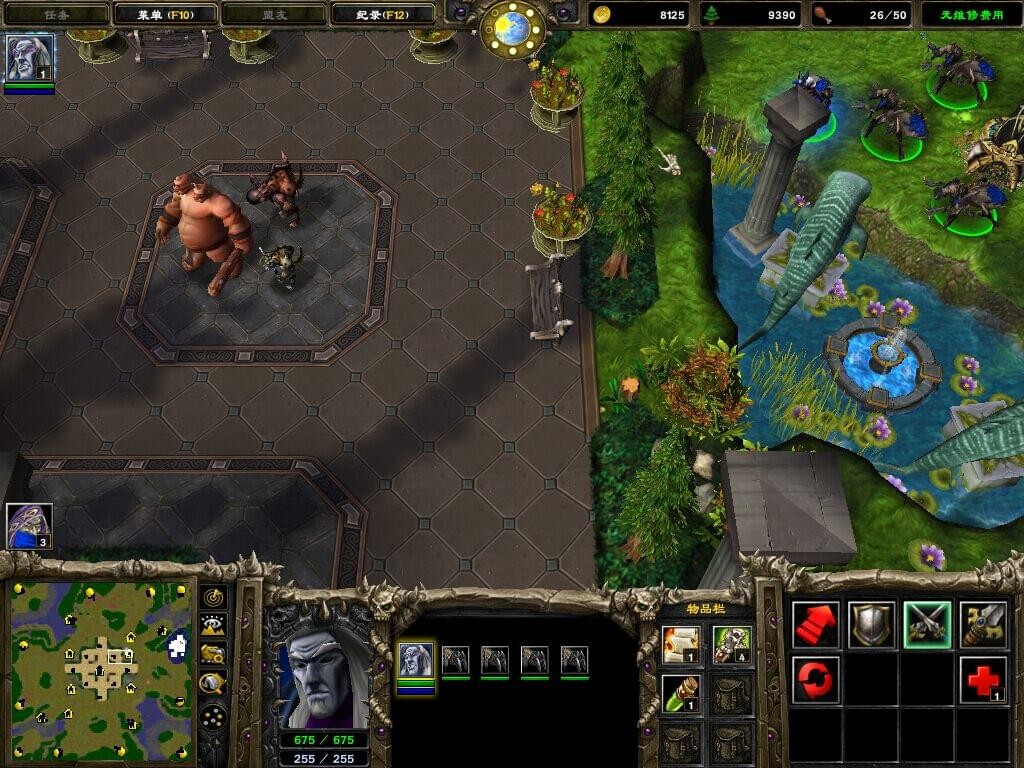Toggle the formation movement button
The height and width of the screenshot is (768, 1024).
[x=213, y=716]
